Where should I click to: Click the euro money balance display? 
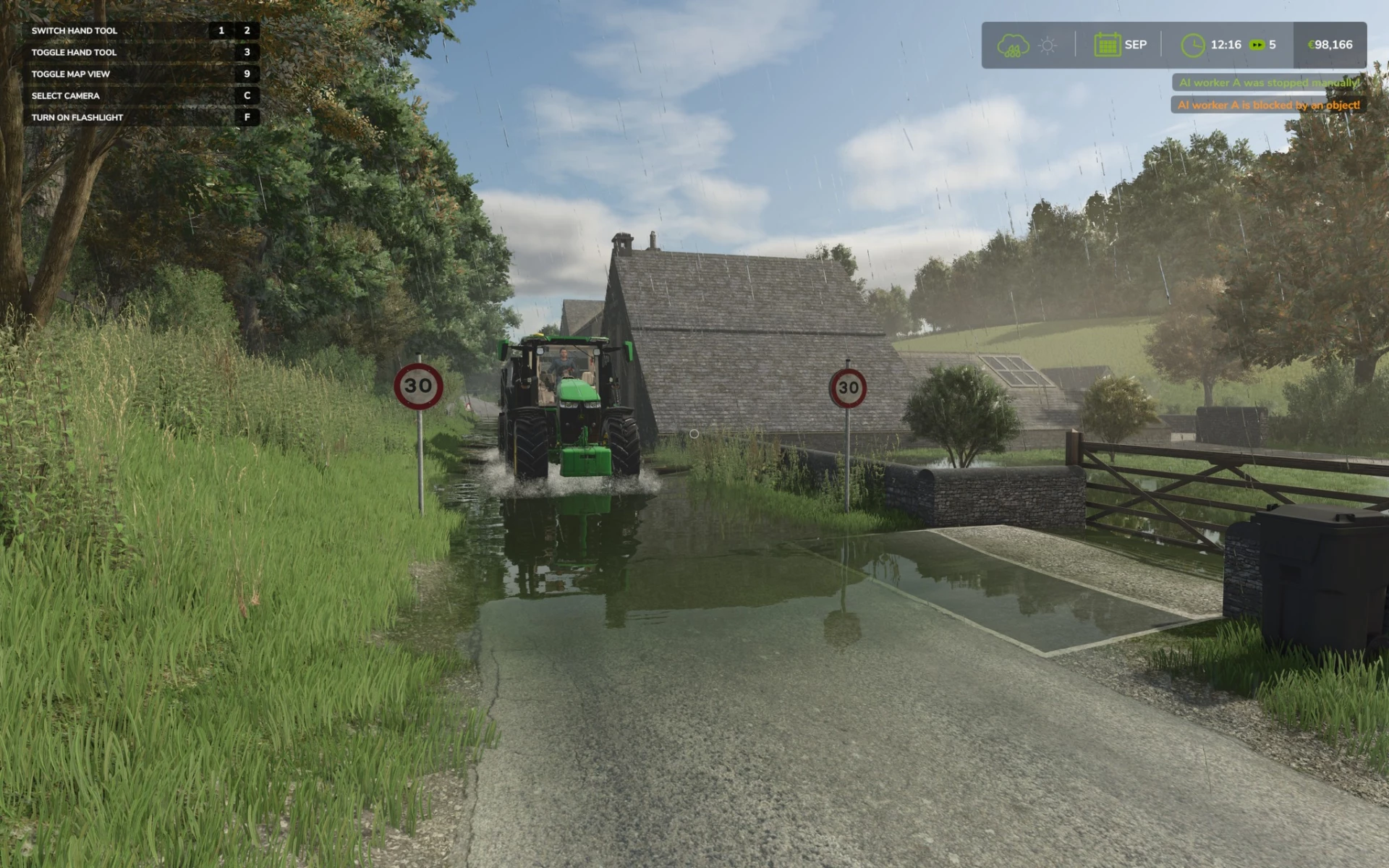point(1330,45)
